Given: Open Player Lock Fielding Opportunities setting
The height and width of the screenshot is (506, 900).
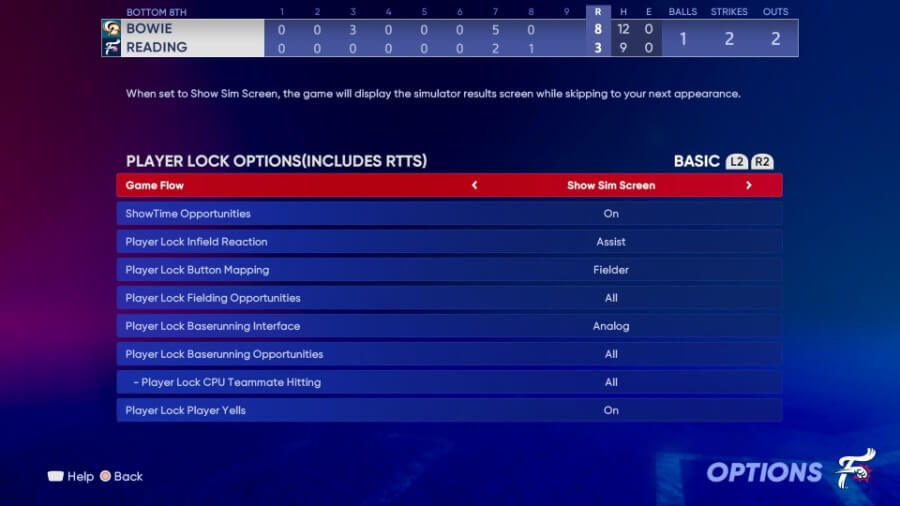Looking at the screenshot, I should point(449,297).
